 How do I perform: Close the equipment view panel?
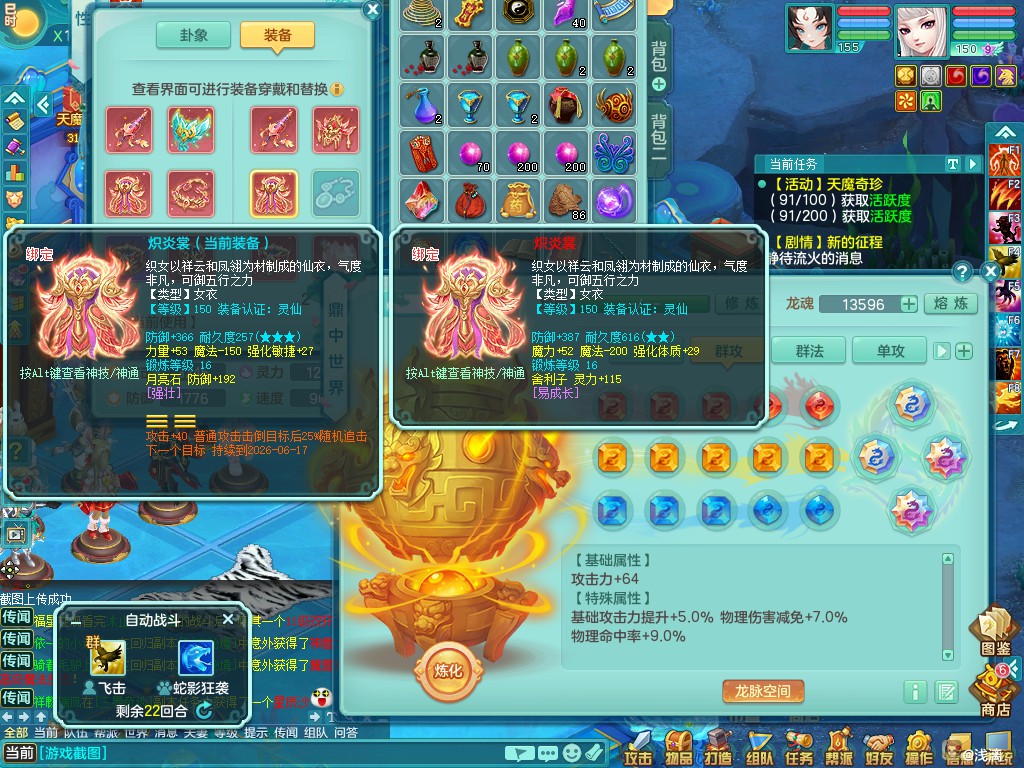click(372, 10)
